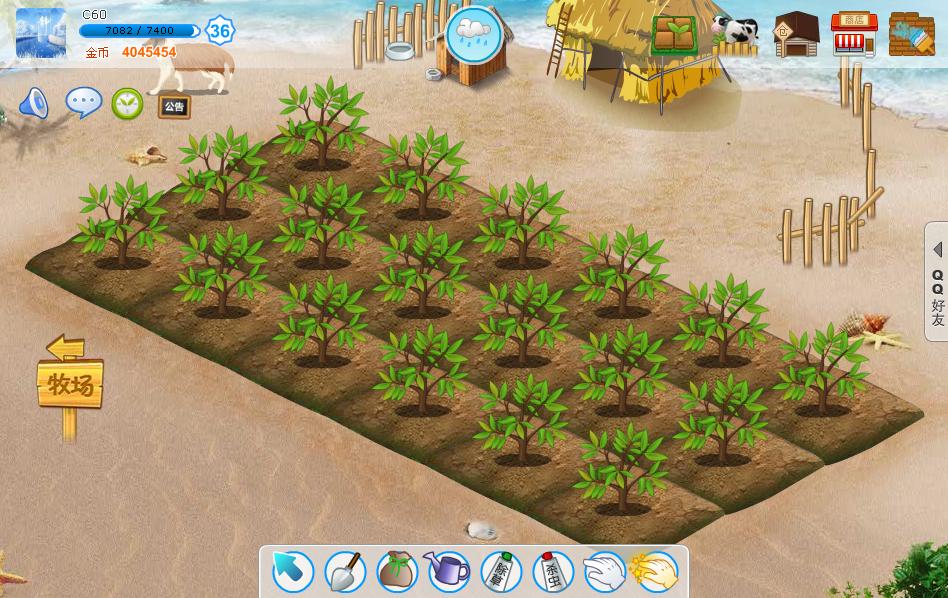Click the green clock icon
The image size is (948, 598).
[127, 103]
